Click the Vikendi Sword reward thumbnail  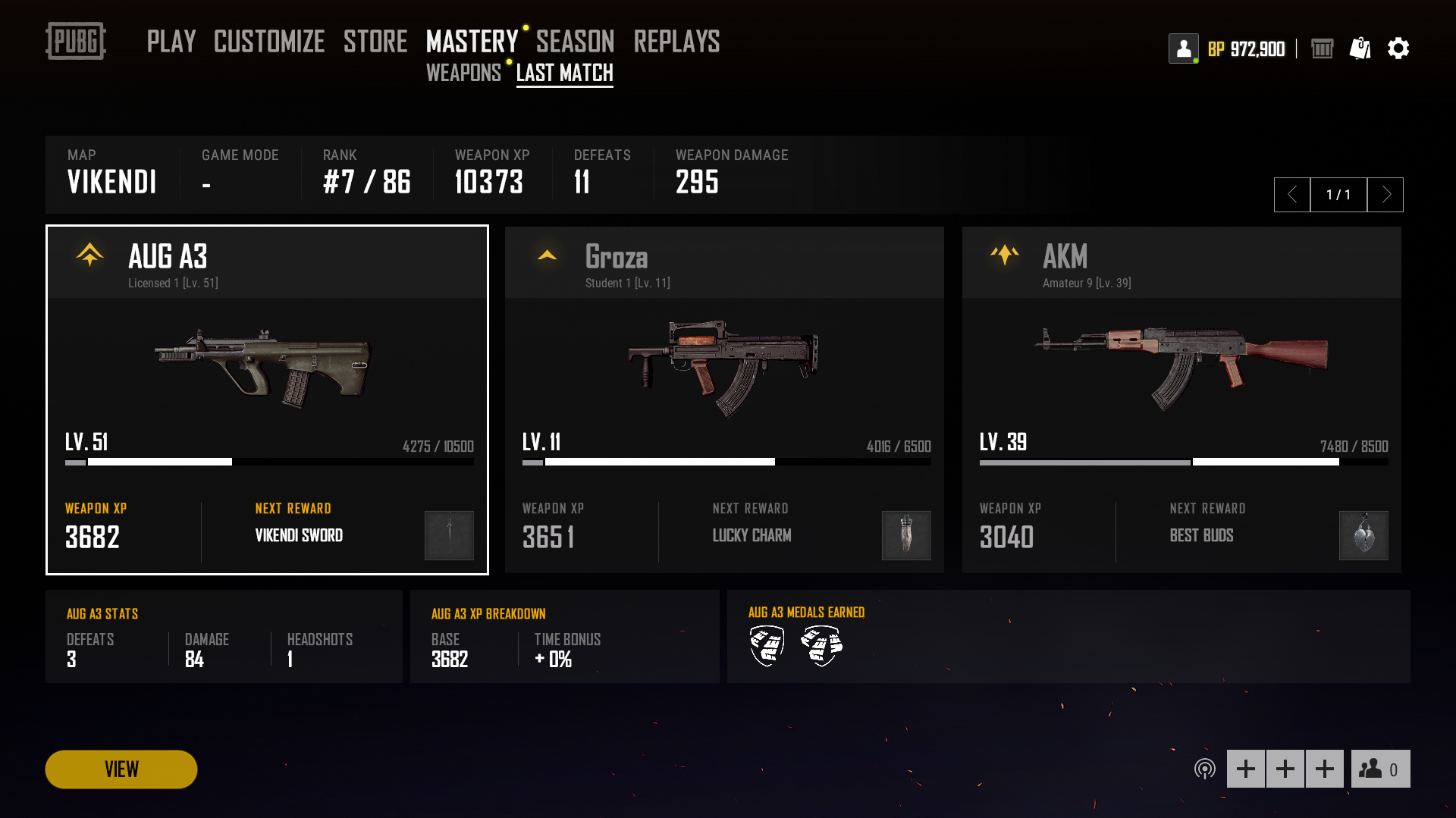pos(449,535)
